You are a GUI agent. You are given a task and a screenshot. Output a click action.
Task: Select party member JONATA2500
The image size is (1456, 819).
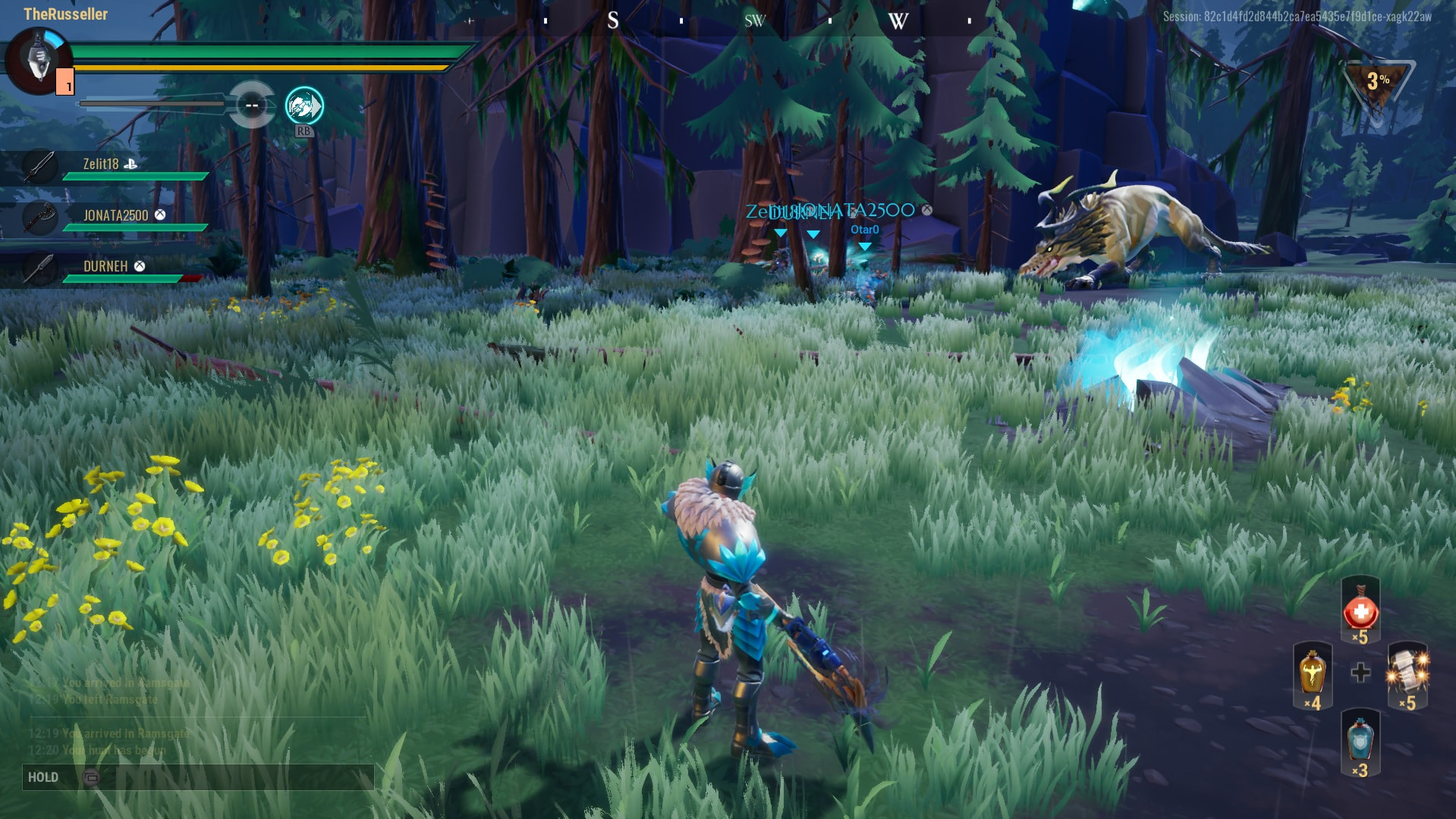coord(115,216)
